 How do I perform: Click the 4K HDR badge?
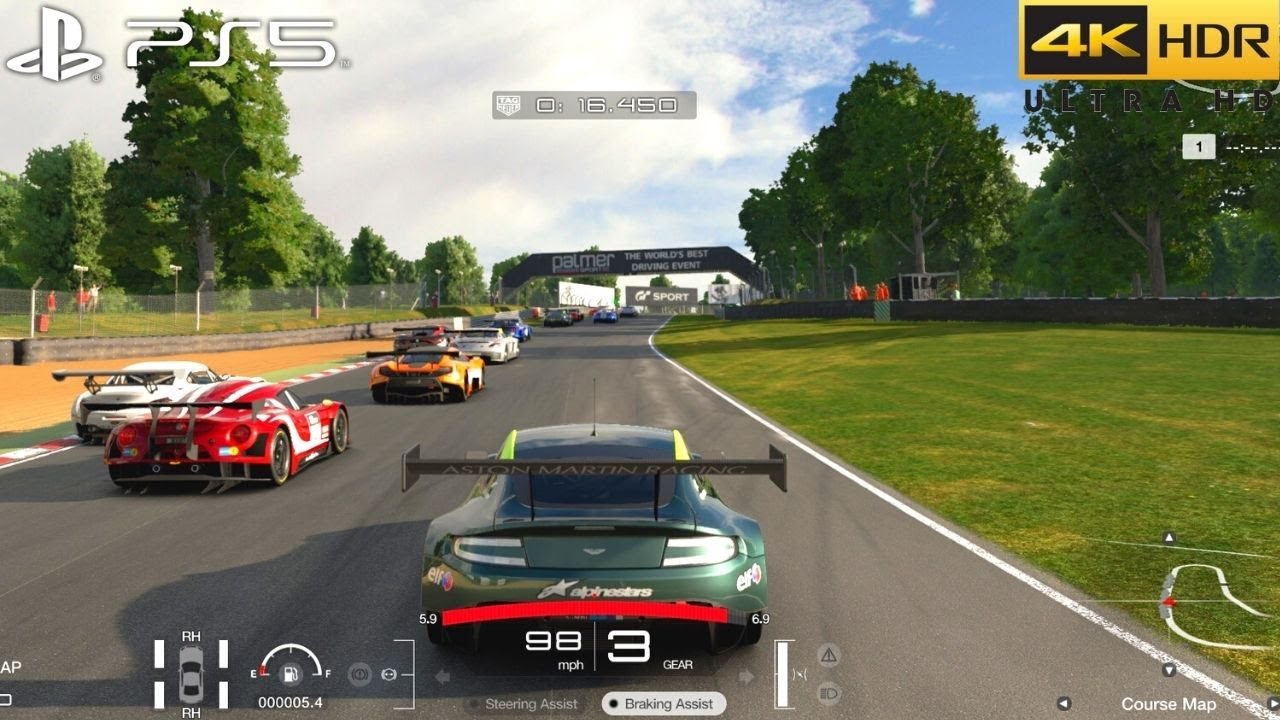click(1140, 40)
